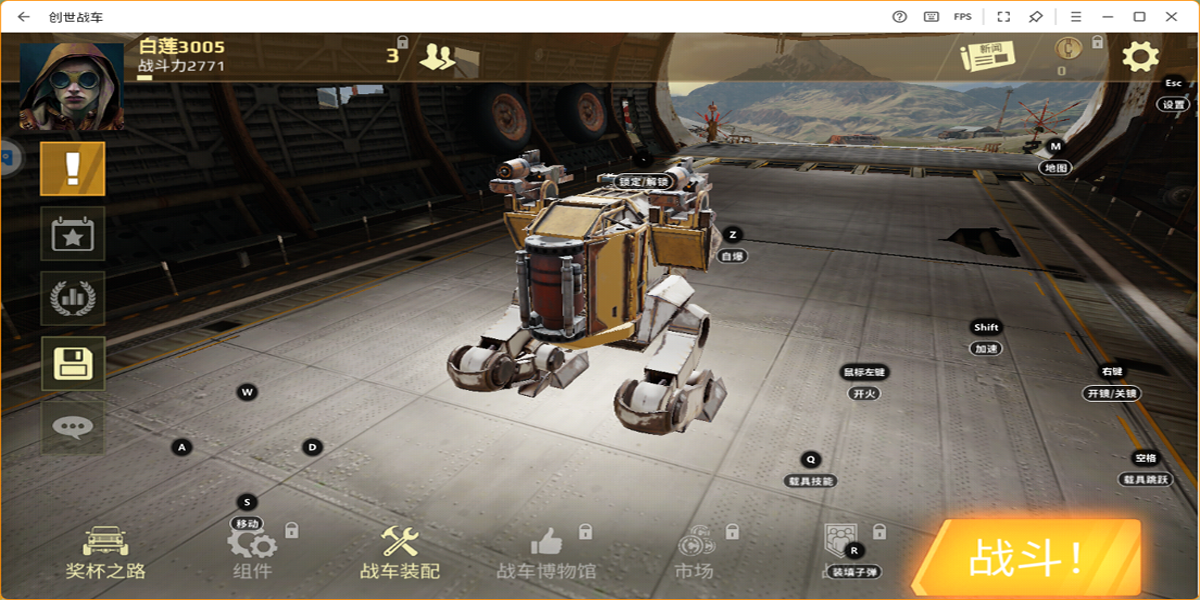Open the friends group icon
The image size is (1200, 600).
coord(436,56)
